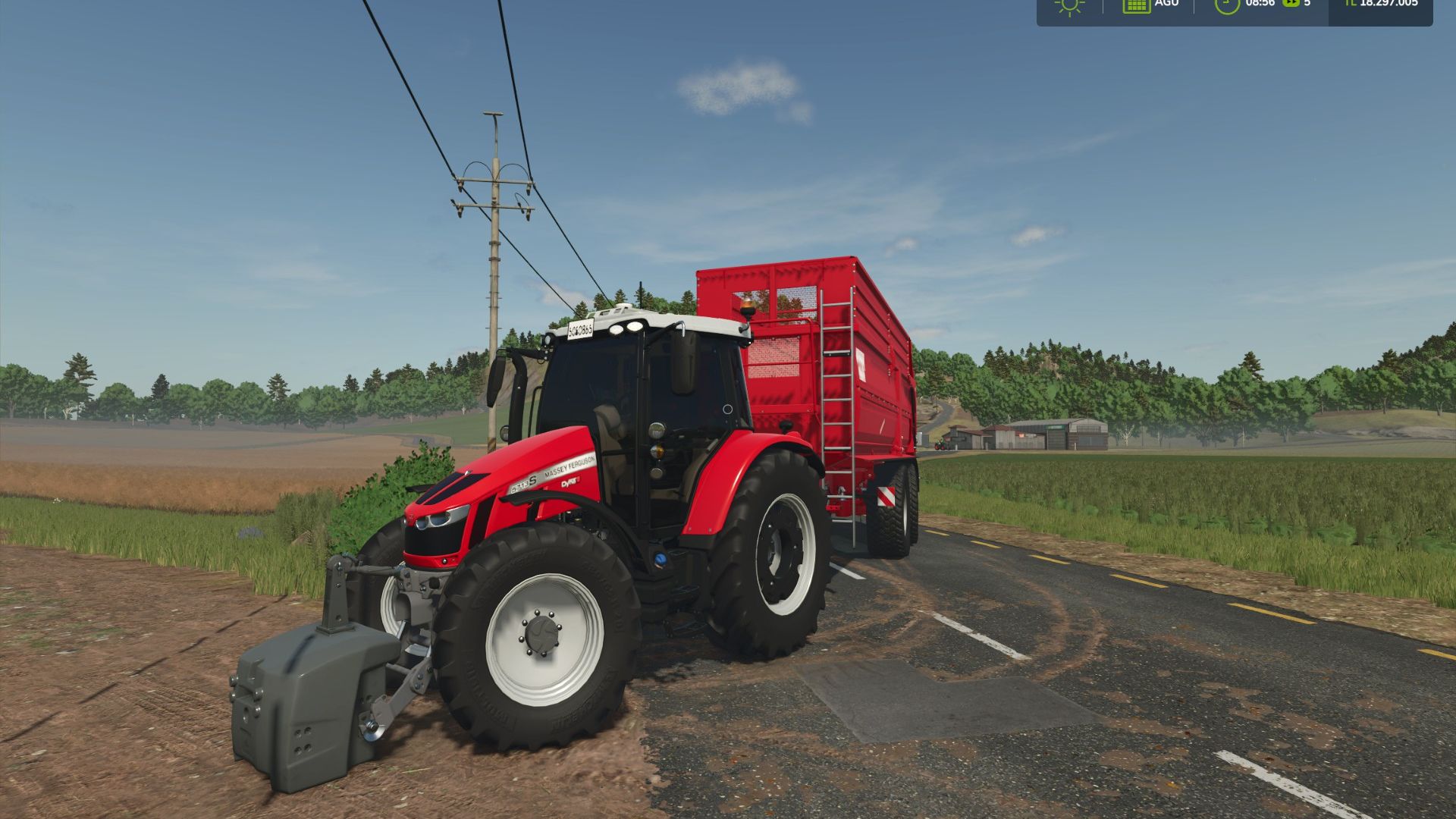1456x819 pixels.
Task: Click the Dyna badge on the hood
Action: click(x=570, y=483)
